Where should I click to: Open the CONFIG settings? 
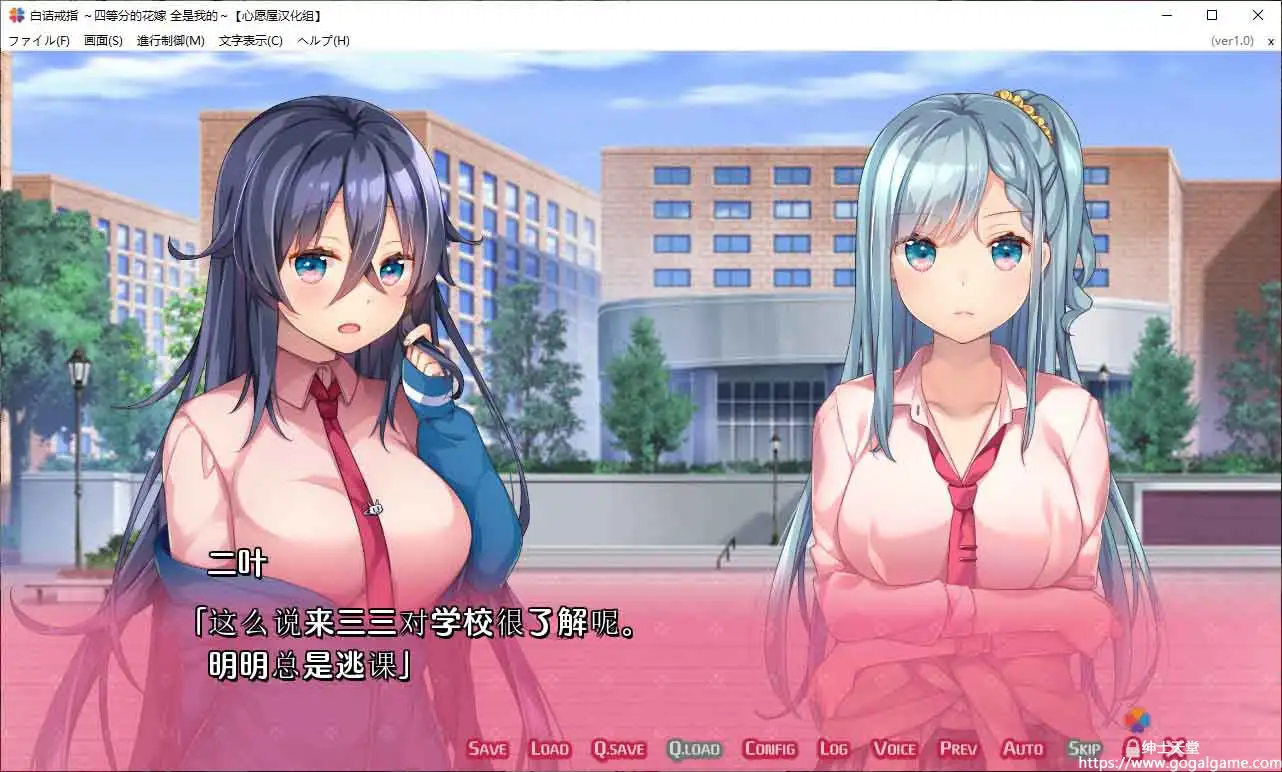pyautogui.click(x=770, y=748)
